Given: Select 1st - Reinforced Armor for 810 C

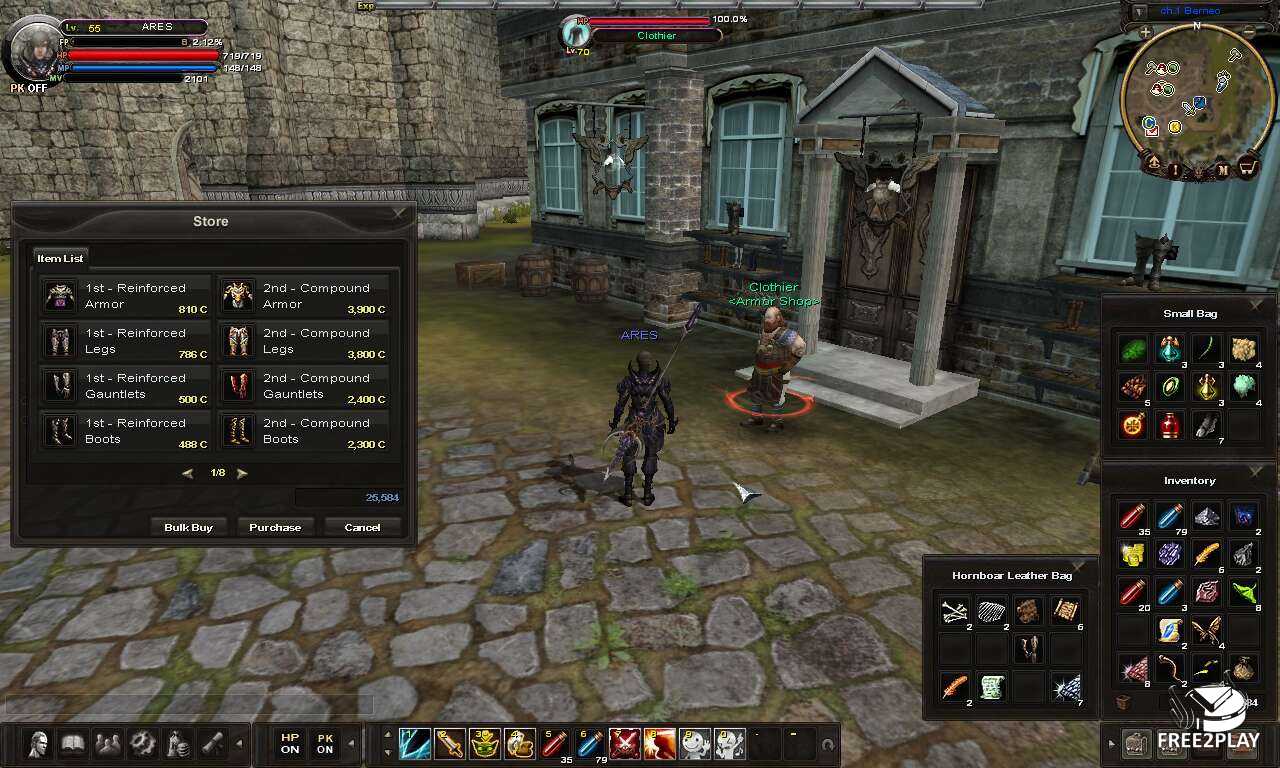Looking at the screenshot, I should coord(126,296).
